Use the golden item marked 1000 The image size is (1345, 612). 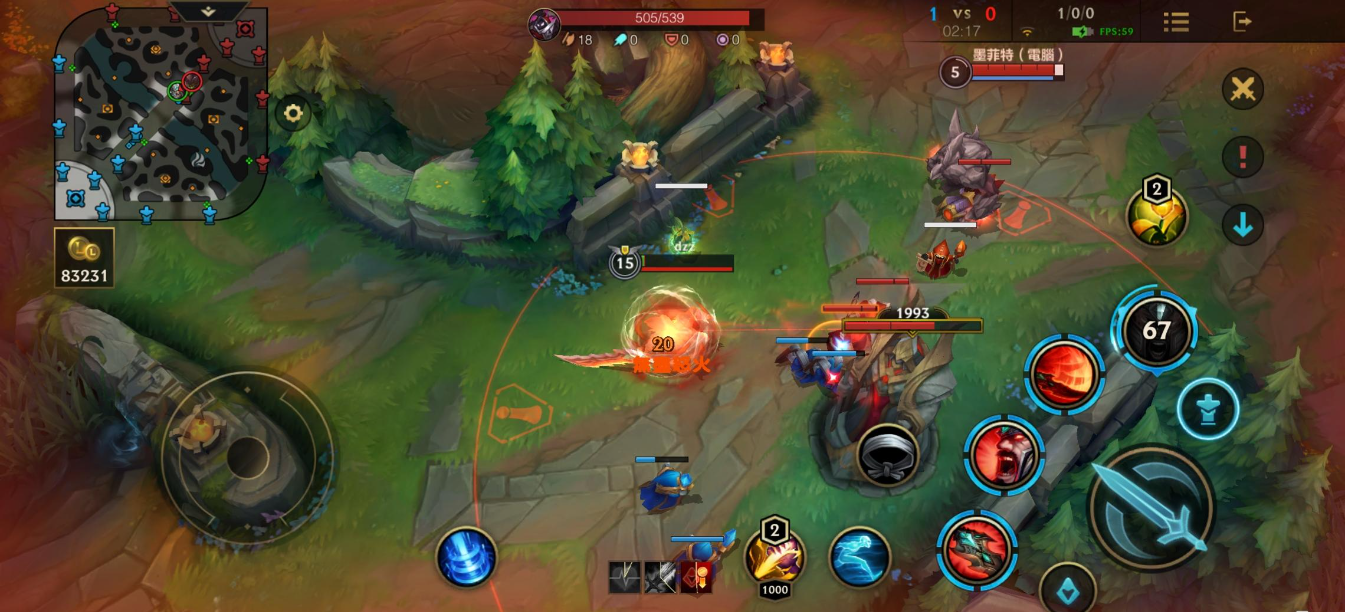pos(775,558)
